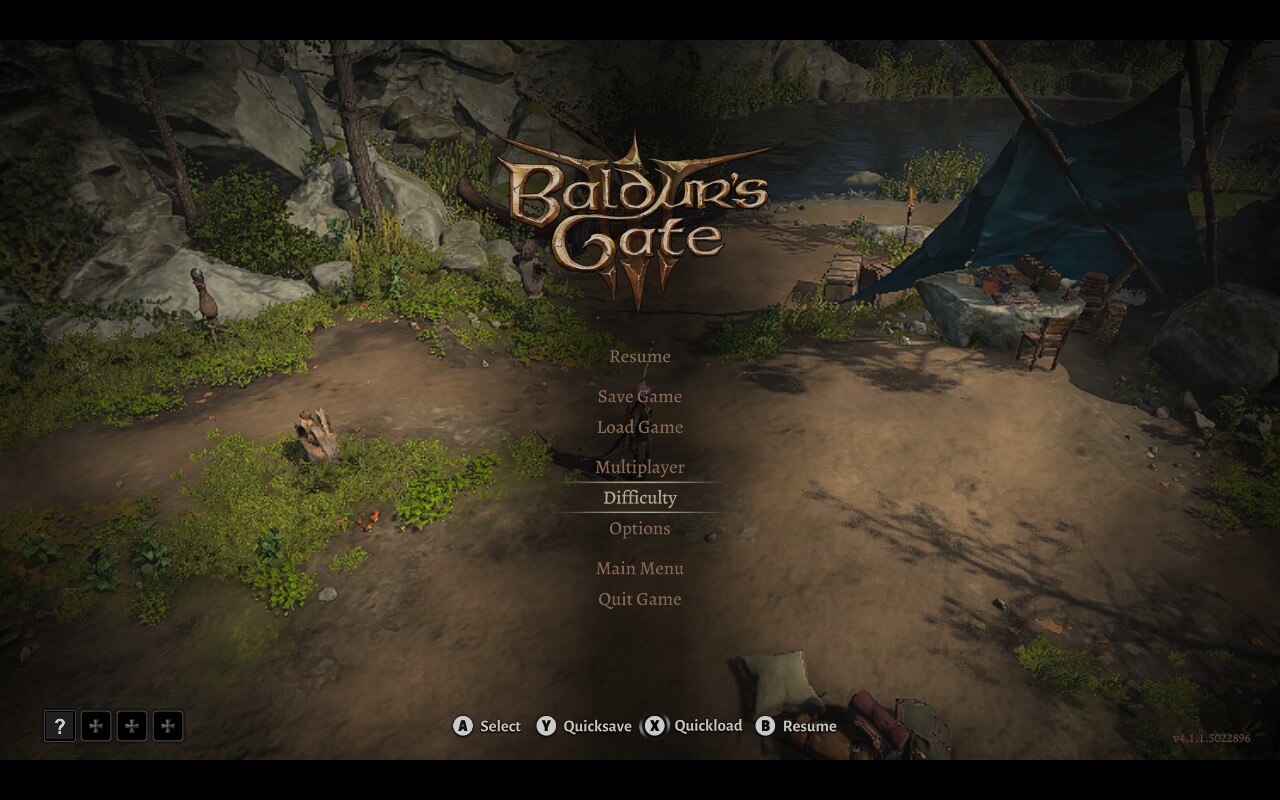Open the Options menu
1280x800 pixels.
click(640, 528)
